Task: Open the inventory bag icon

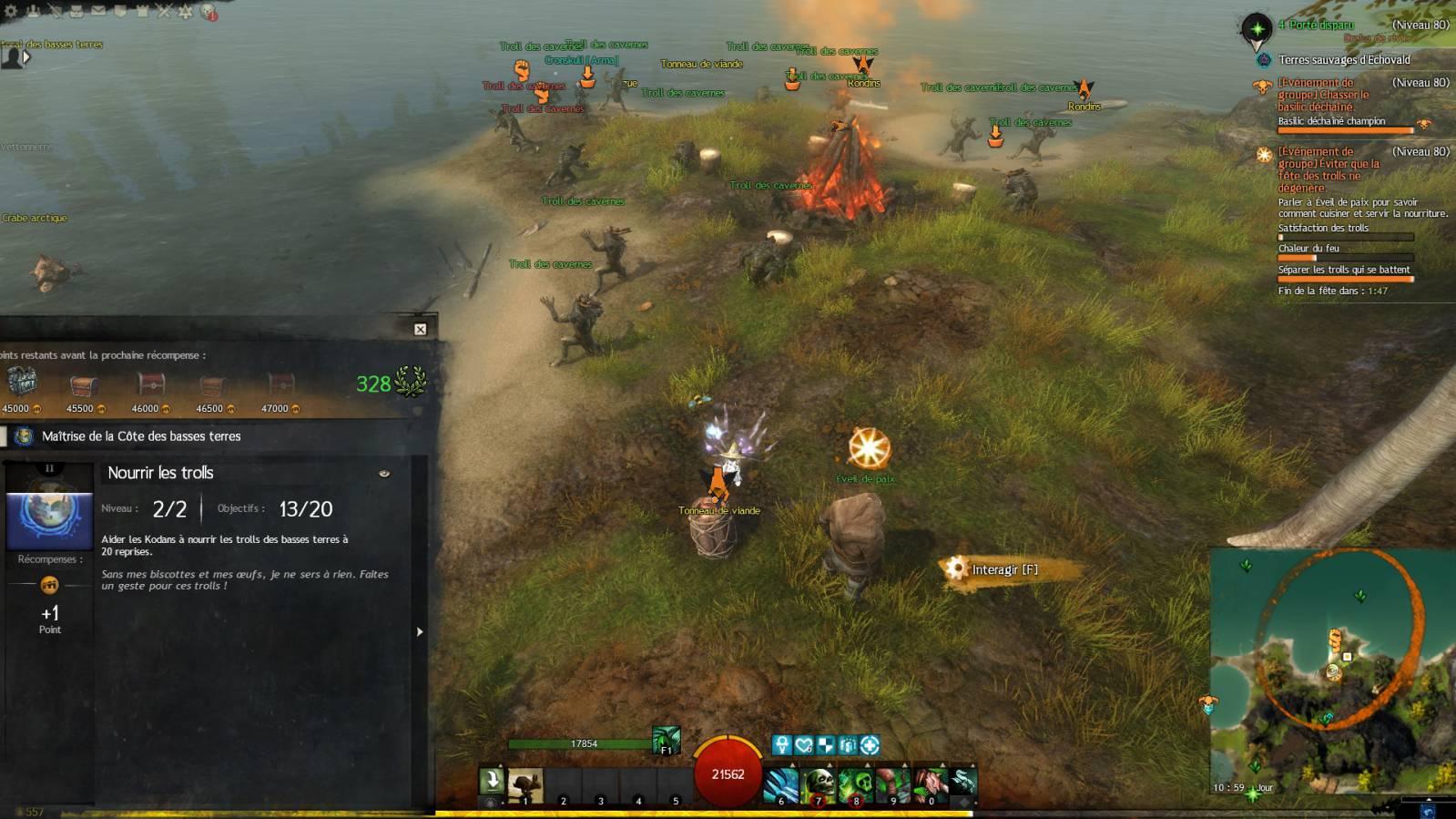Action: tap(76, 11)
